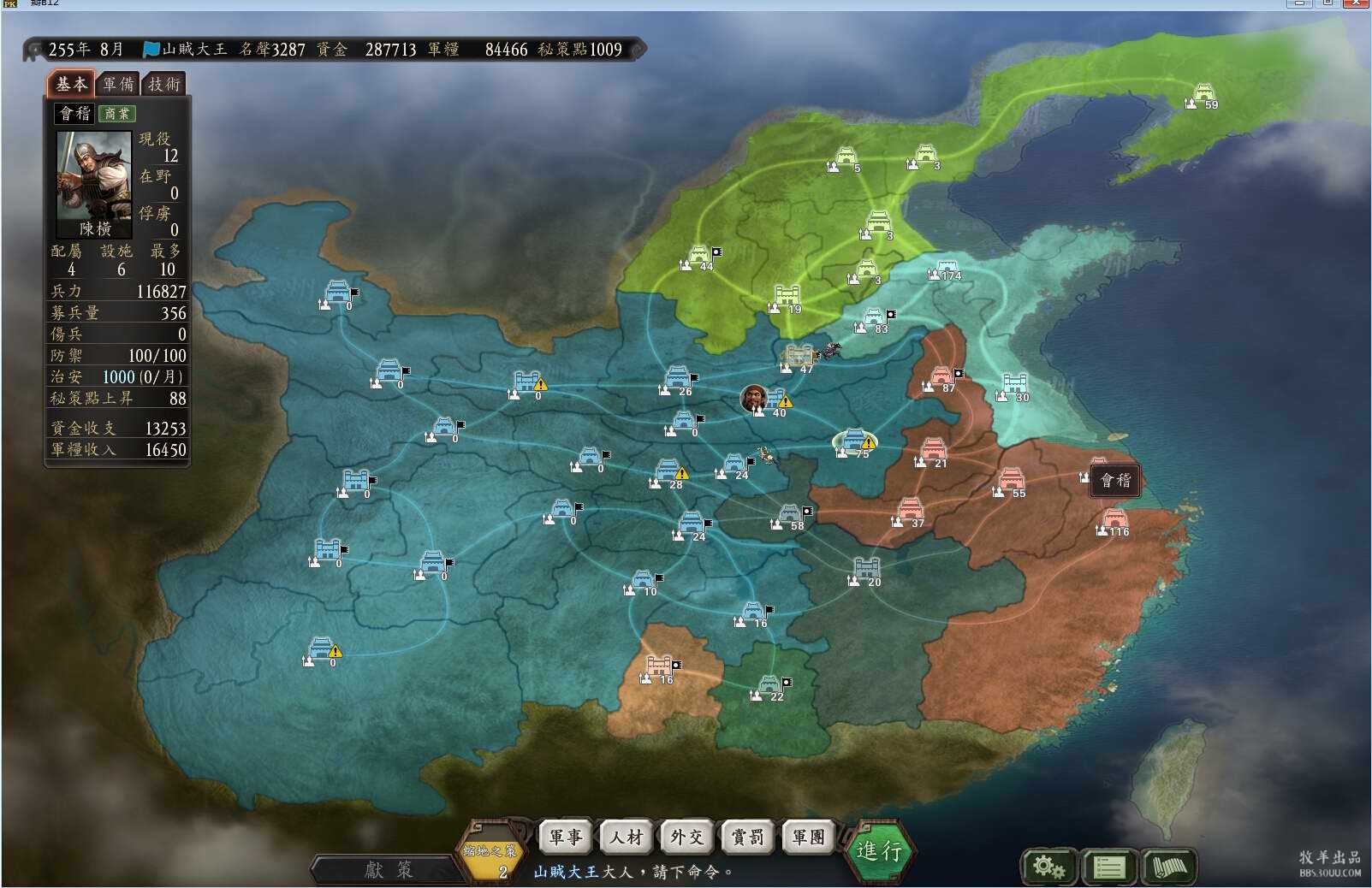Image resolution: width=1372 pixels, height=888 pixels.
Task: Close the game window
Action: coord(1357,3)
